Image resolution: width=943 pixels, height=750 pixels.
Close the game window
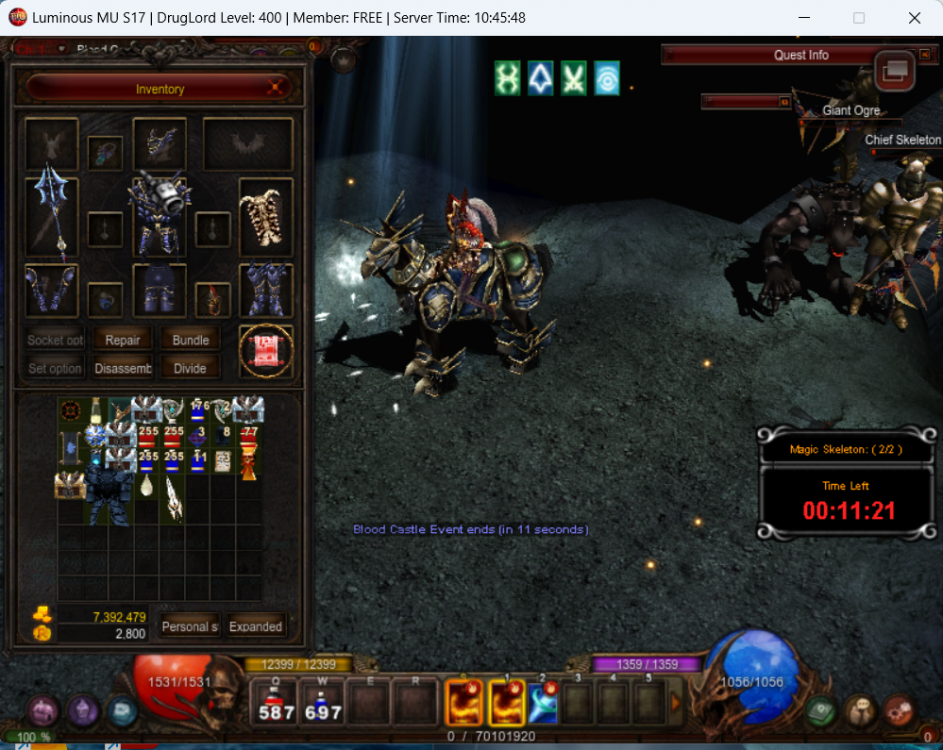(914, 18)
